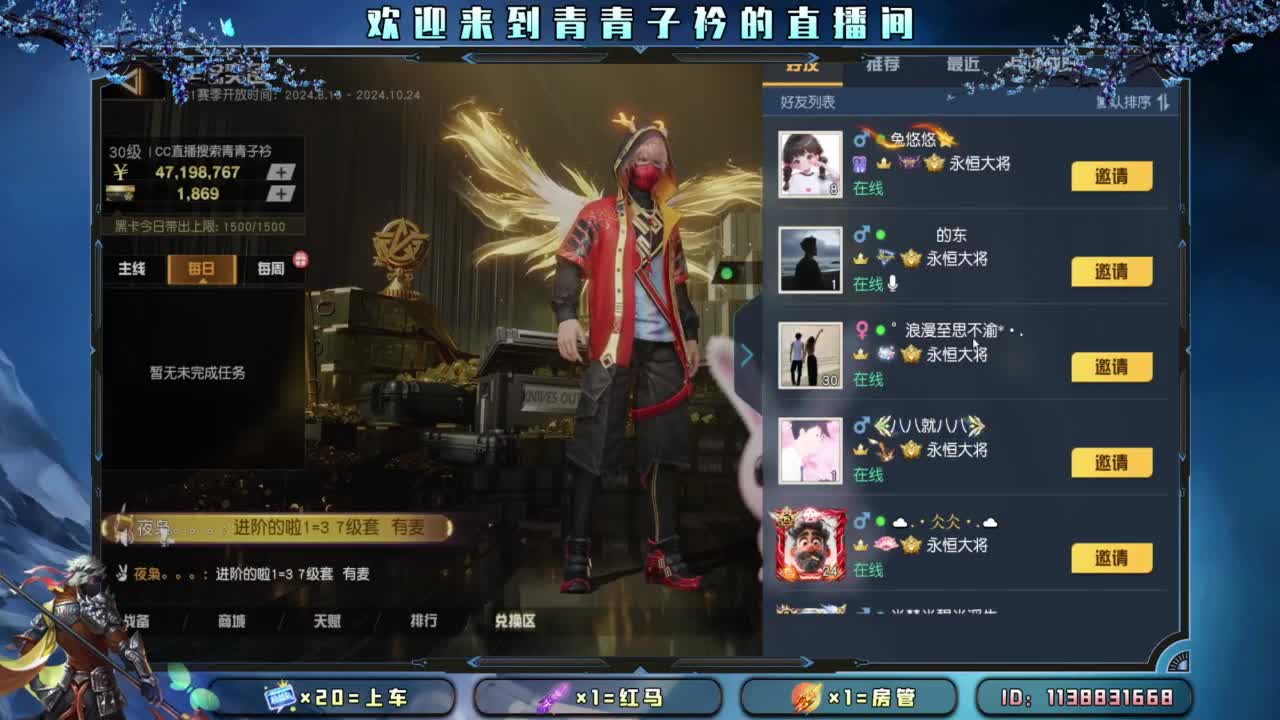Collapse the friend panel with the side chevron
The height and width of the screenshot is (720, 1280).
pos(747,354)
